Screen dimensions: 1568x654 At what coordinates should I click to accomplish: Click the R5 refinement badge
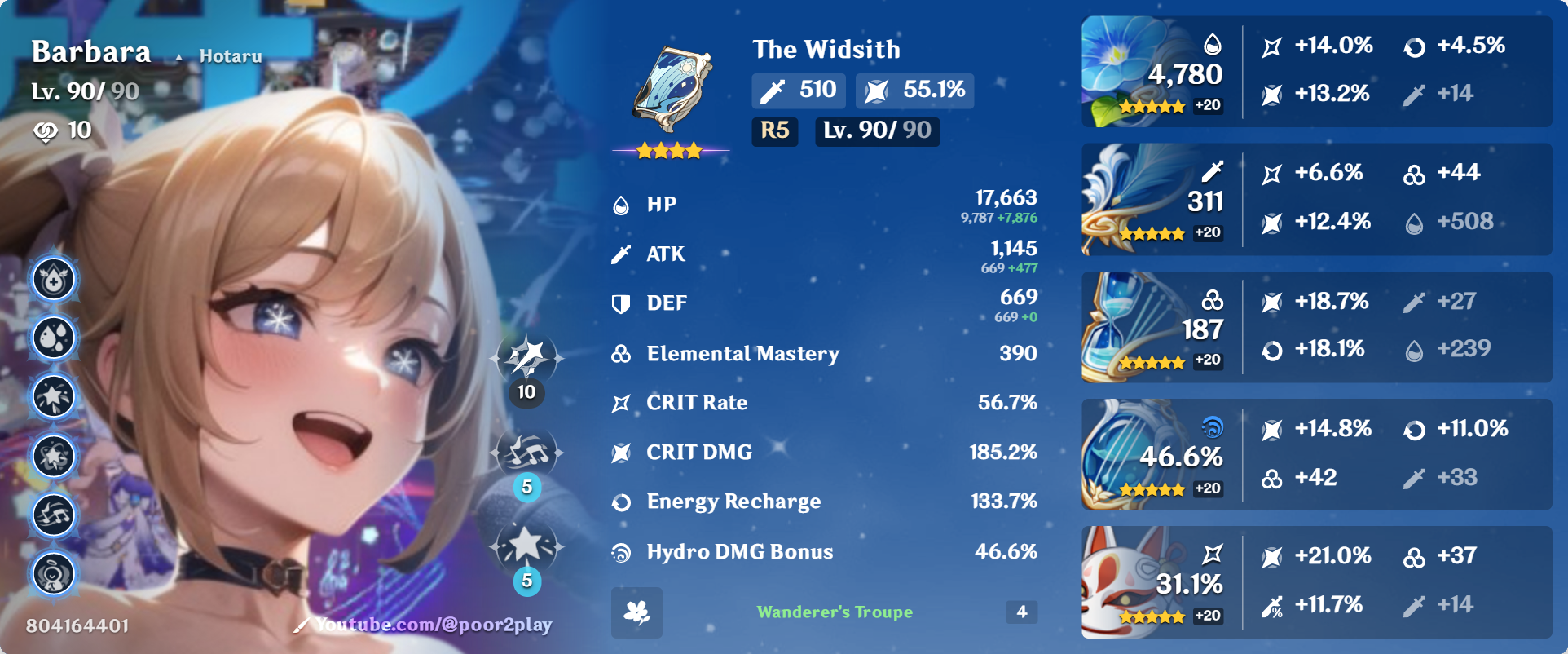pyautogui.click(x=774, y=131)
